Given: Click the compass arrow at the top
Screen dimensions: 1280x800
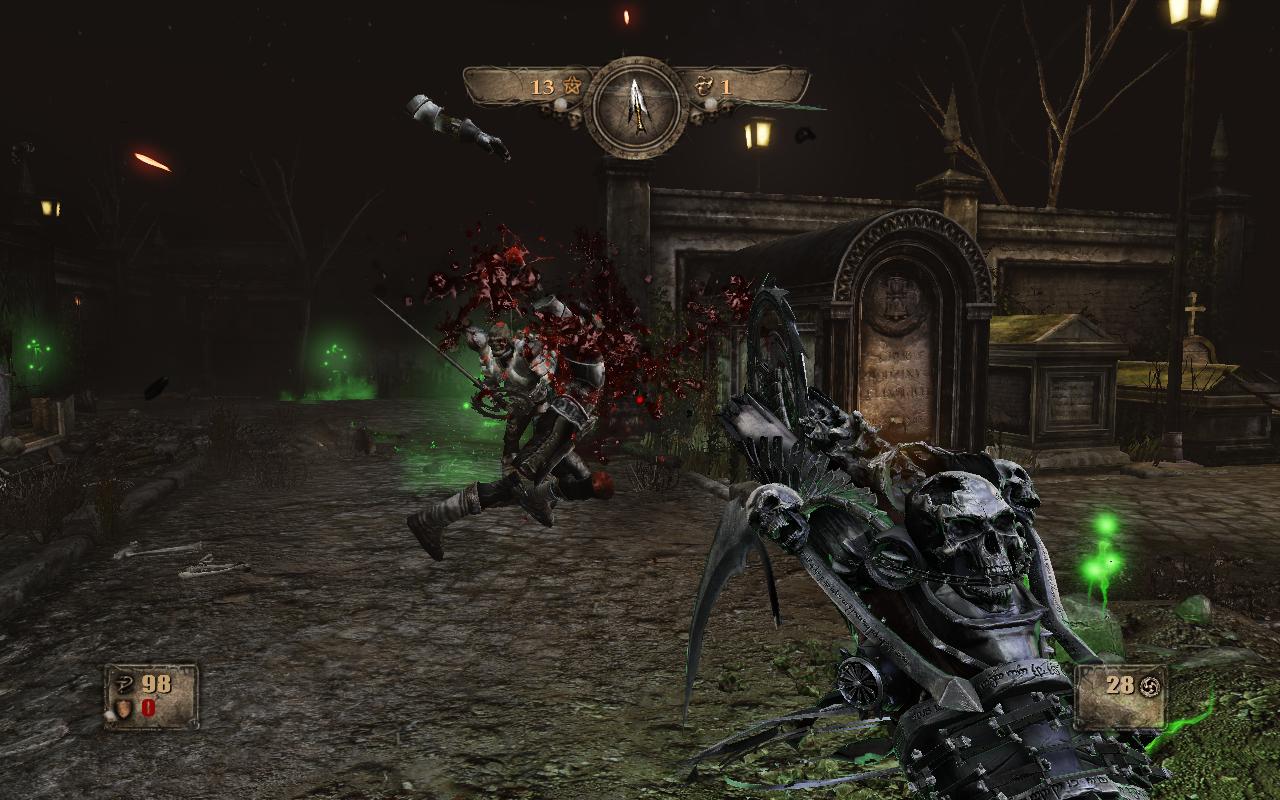Looking at the screenshot, I should click(636, 104).
